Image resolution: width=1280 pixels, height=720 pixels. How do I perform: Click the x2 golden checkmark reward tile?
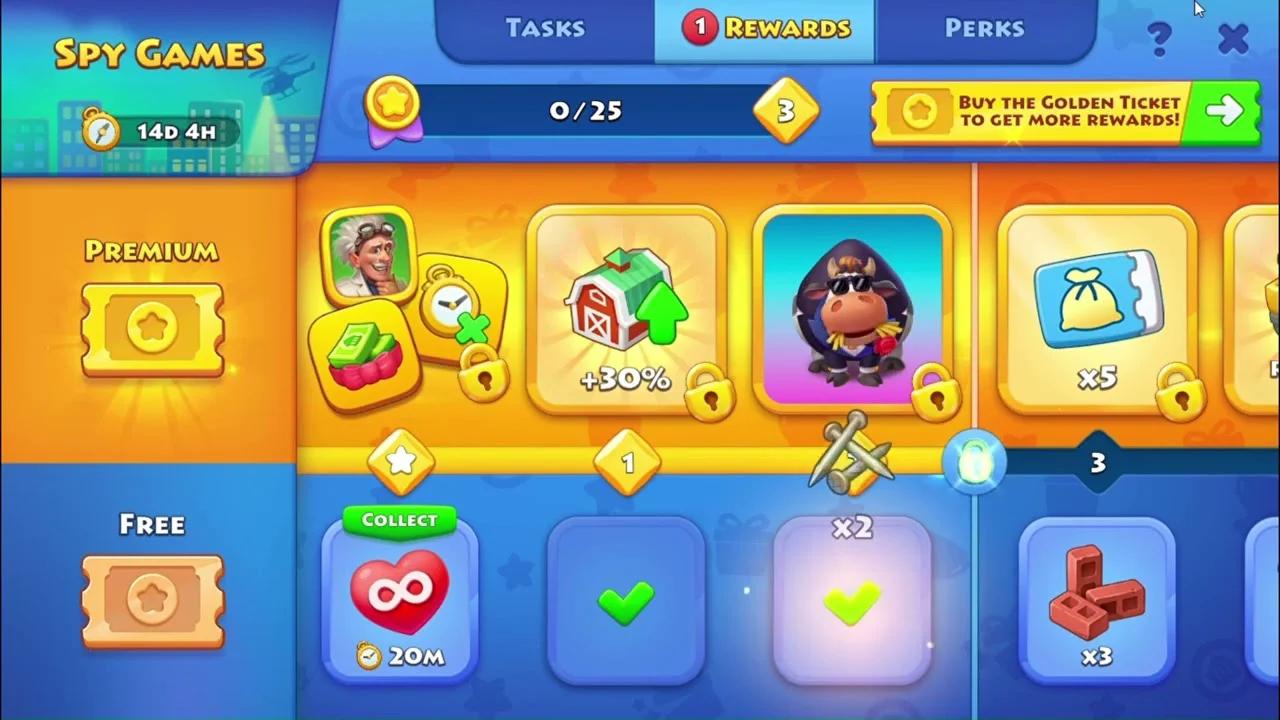851,600
